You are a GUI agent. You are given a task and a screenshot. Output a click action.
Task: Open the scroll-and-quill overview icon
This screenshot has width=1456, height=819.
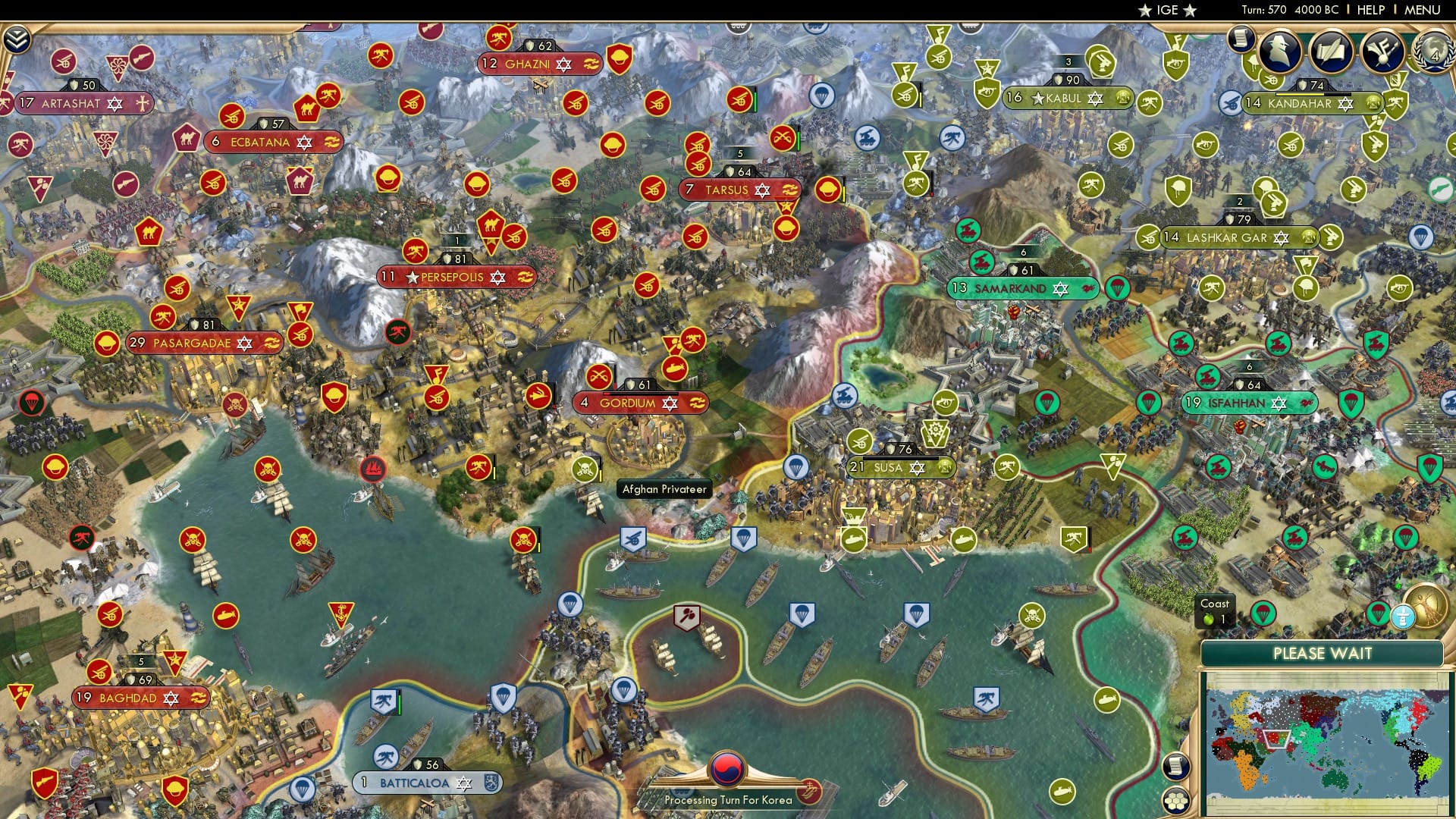pyautogui.click(x=1331, y=49)
